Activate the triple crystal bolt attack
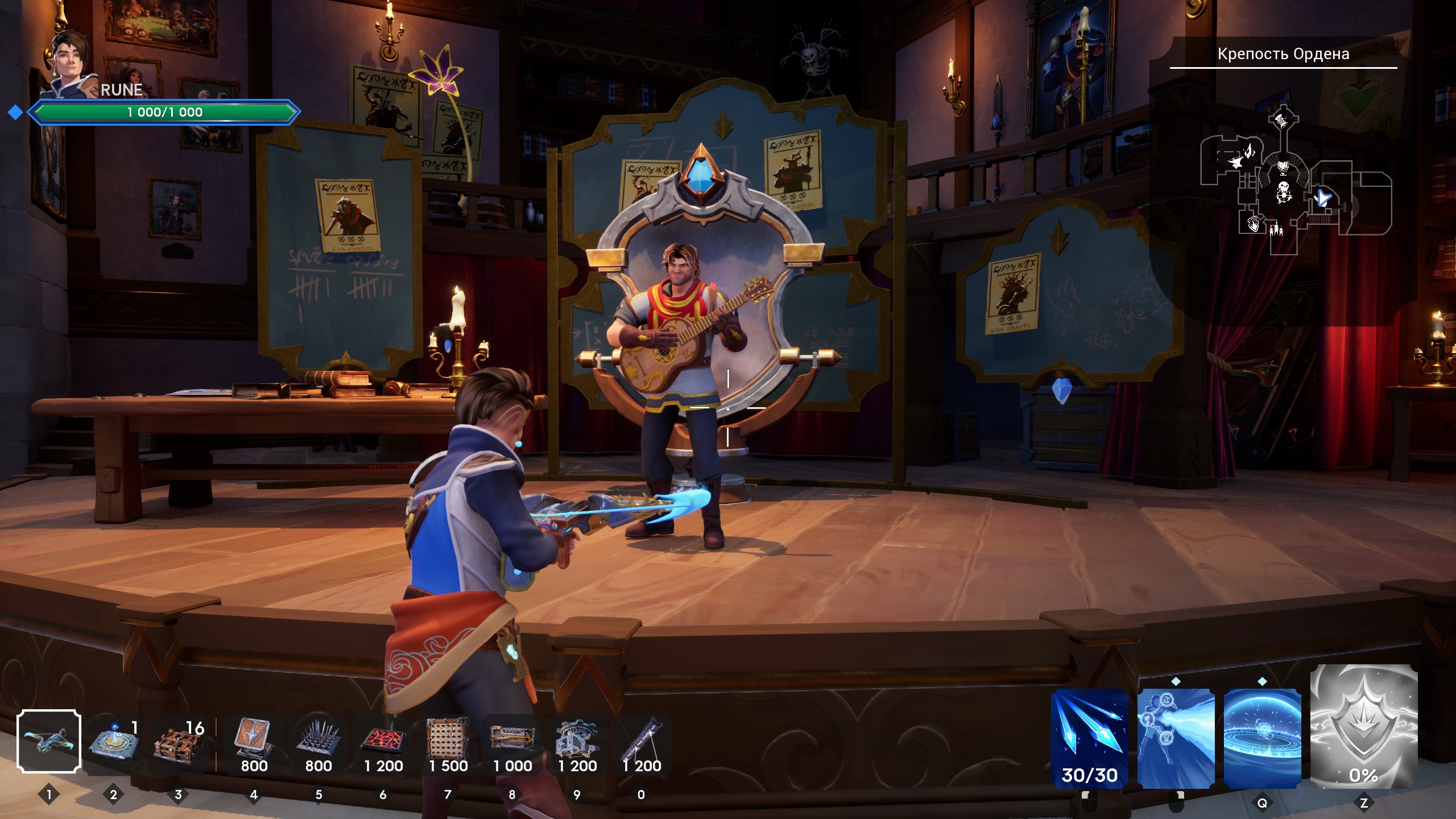 tap(1090, 738)
